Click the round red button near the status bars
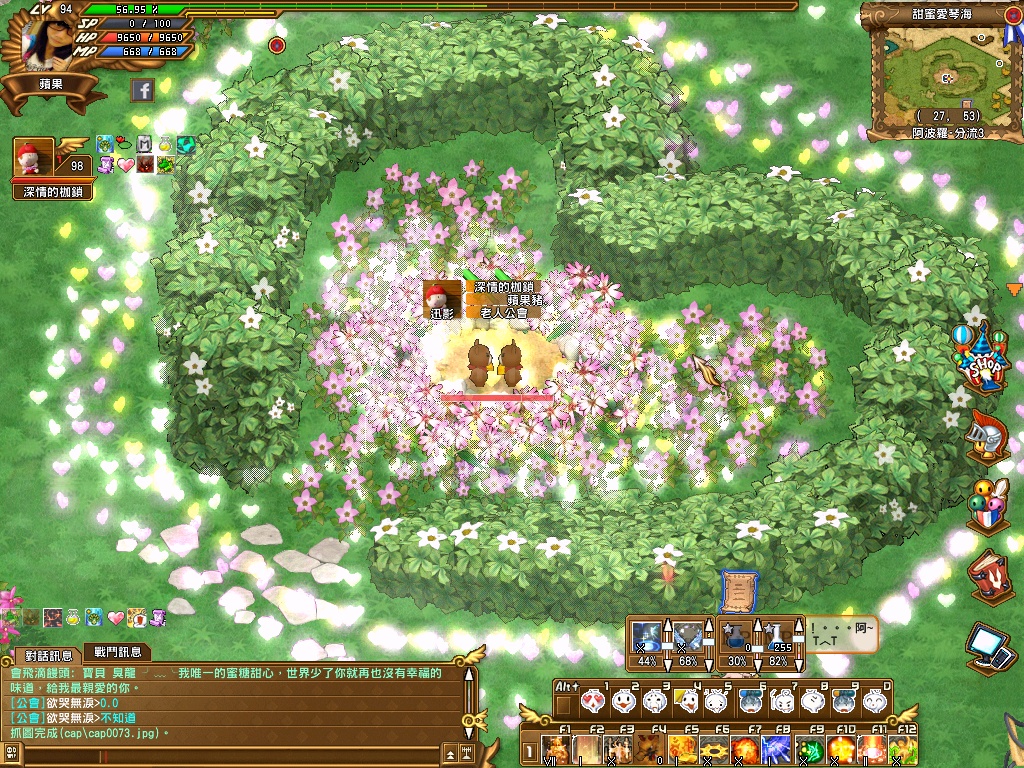 pos(277,45)
